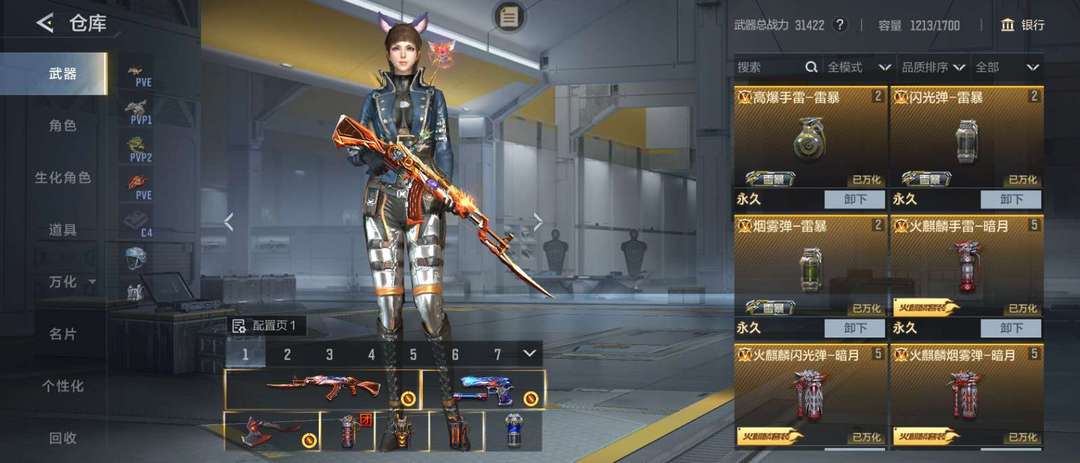Unequip the 闪光弹-雷暴 with 卸下
1080x463 pixels.
point(1011,199)
